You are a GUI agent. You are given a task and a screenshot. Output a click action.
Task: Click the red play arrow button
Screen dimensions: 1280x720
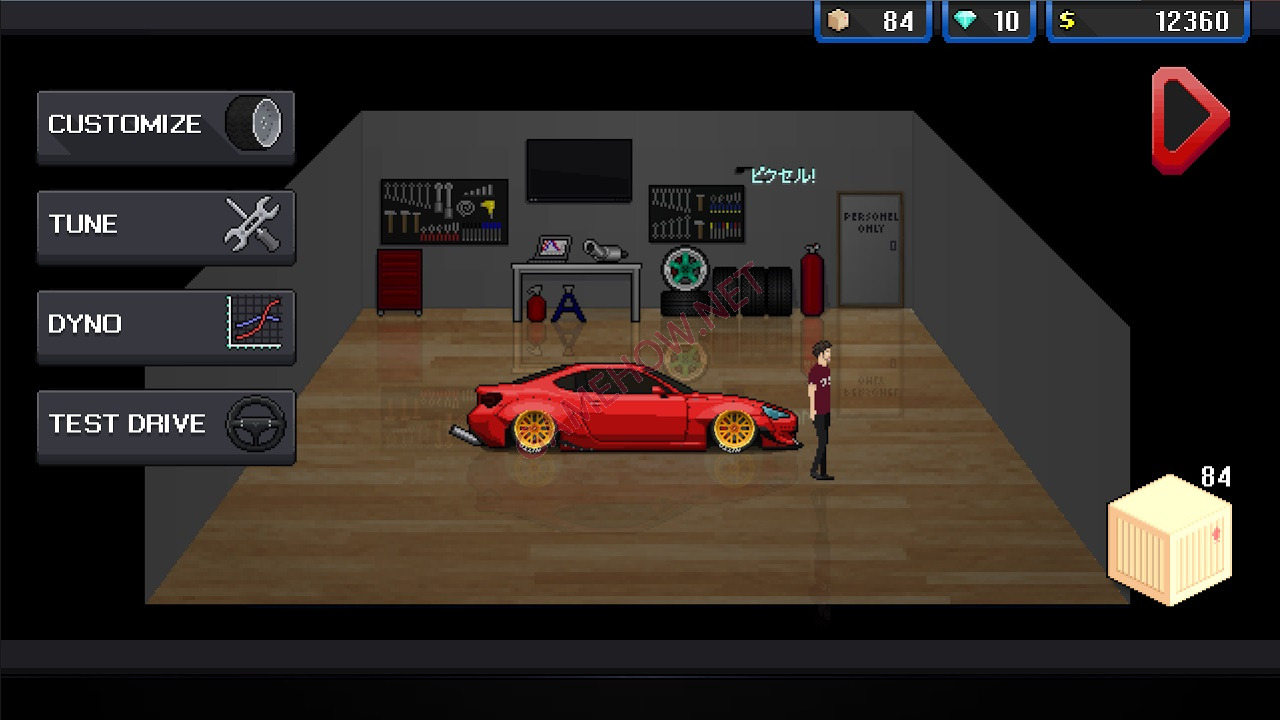click(1189, 120)
